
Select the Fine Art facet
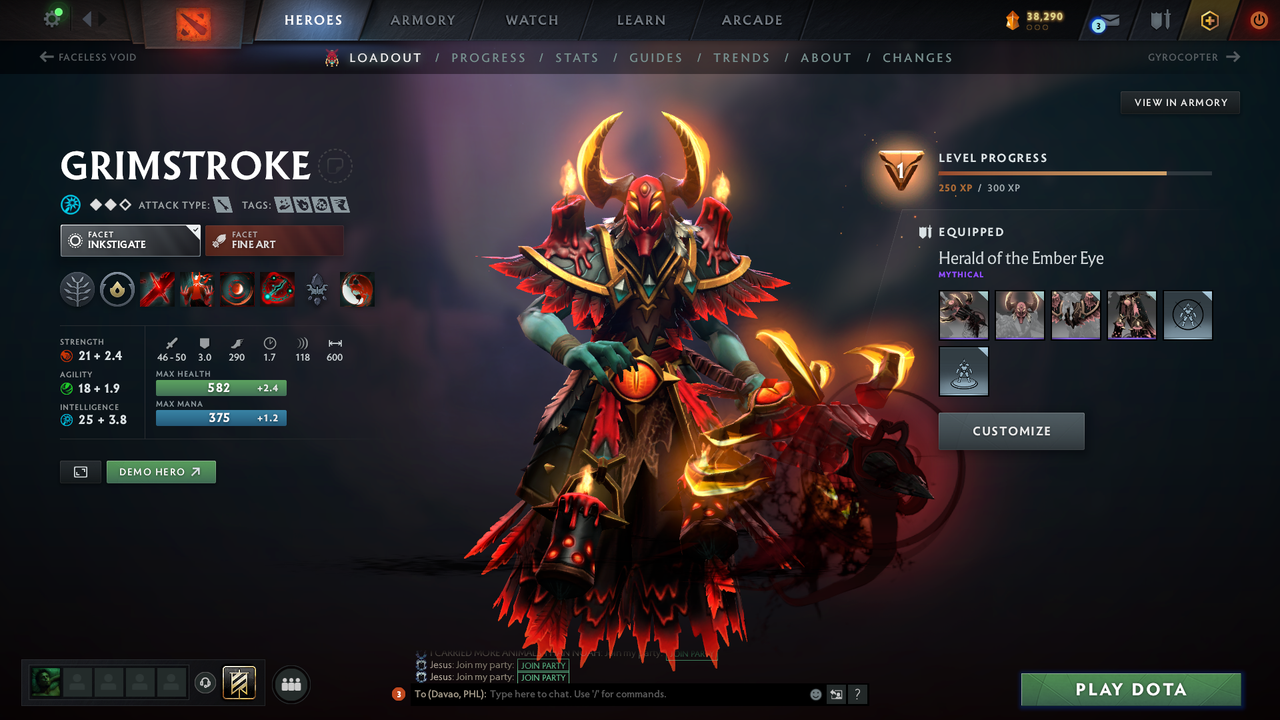274,240
